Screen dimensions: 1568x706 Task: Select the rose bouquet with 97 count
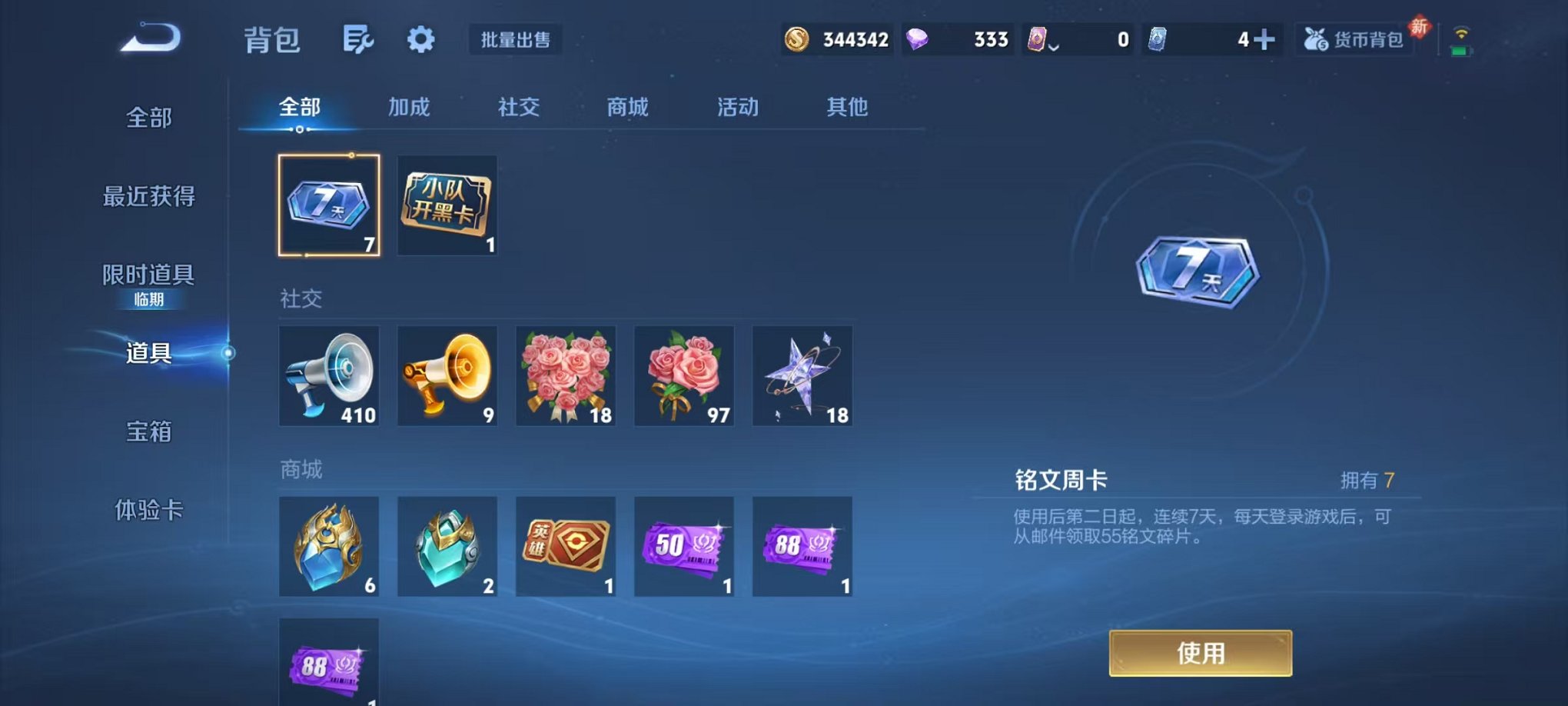683,376
